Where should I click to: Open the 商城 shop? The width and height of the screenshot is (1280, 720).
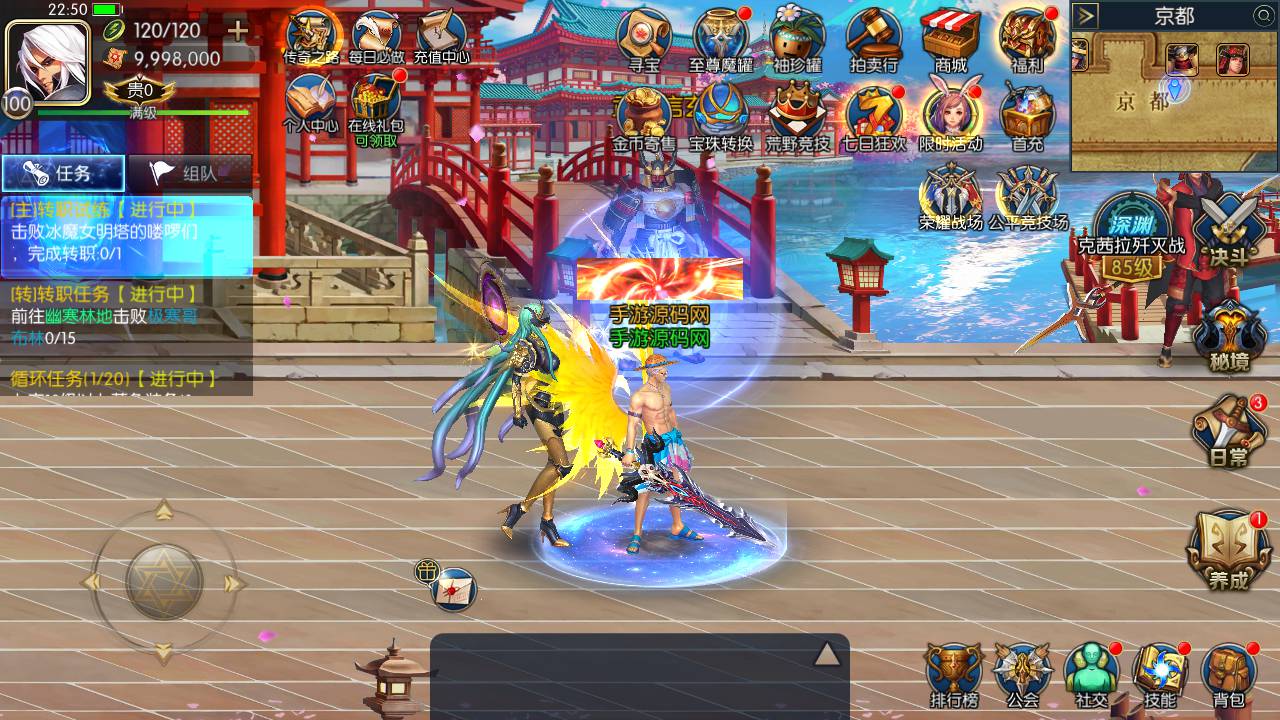click(951, 42)
